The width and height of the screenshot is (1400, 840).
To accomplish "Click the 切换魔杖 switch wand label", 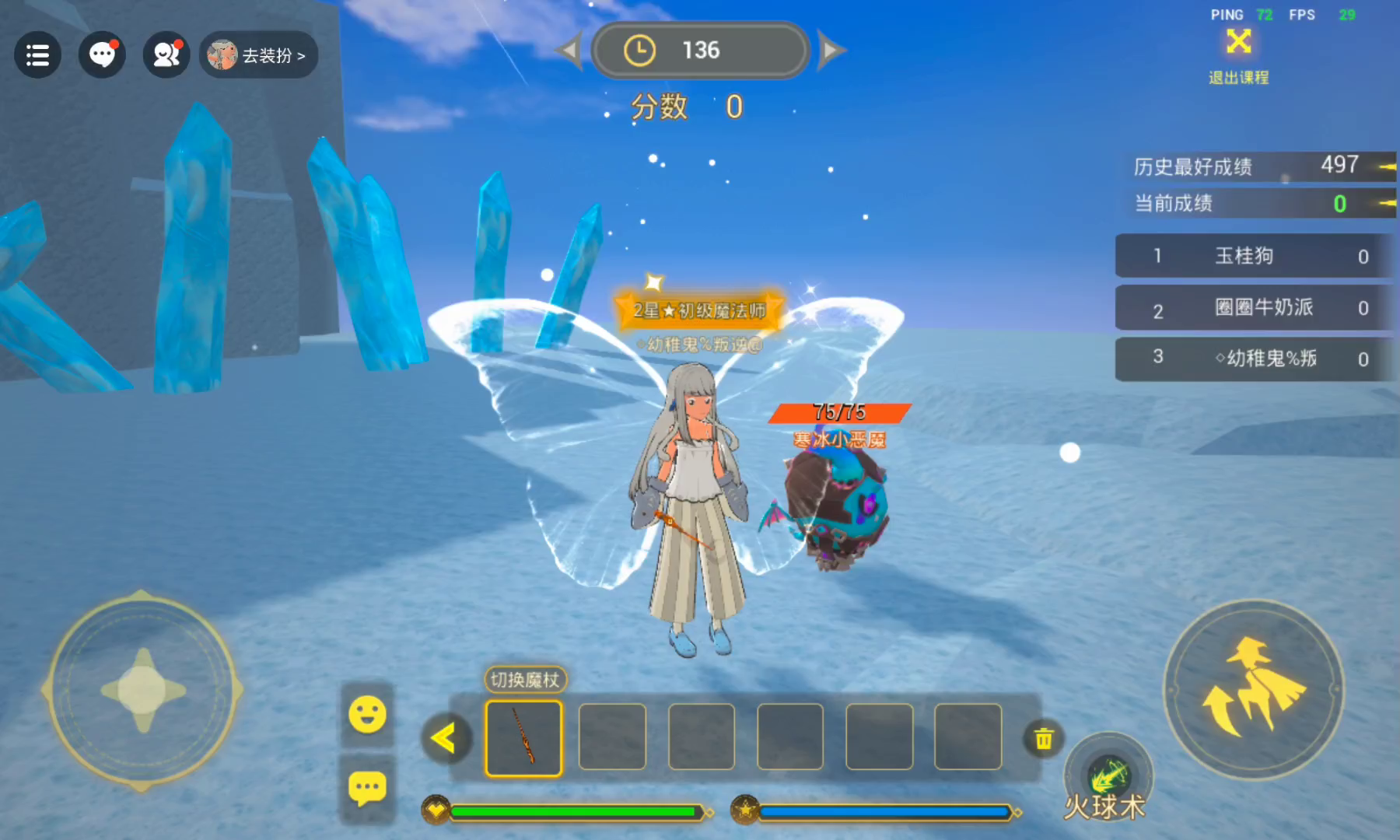I will pyautogui.click(x=525, y=680).
